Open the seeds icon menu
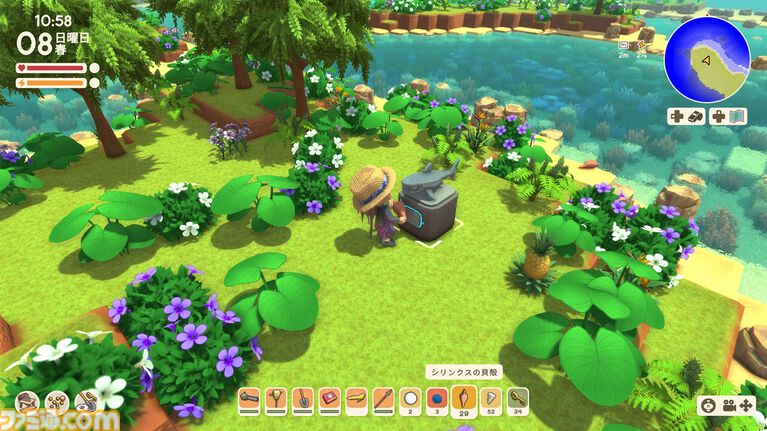This screenshot has width=767, height=431. 58,402
